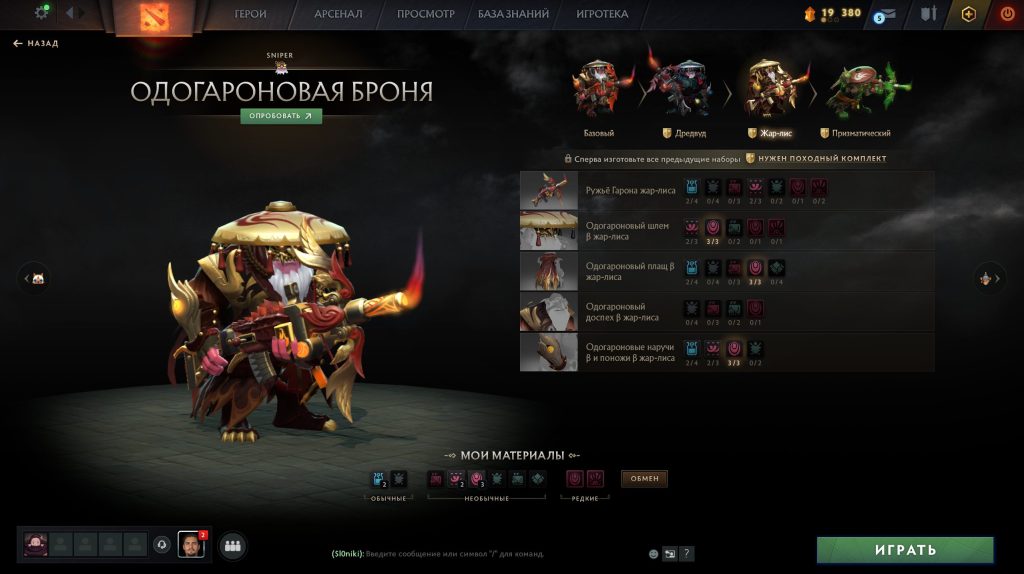Go back with the НАЗАД button
The height and width of the screenshot is (574, 1024).
36,43
